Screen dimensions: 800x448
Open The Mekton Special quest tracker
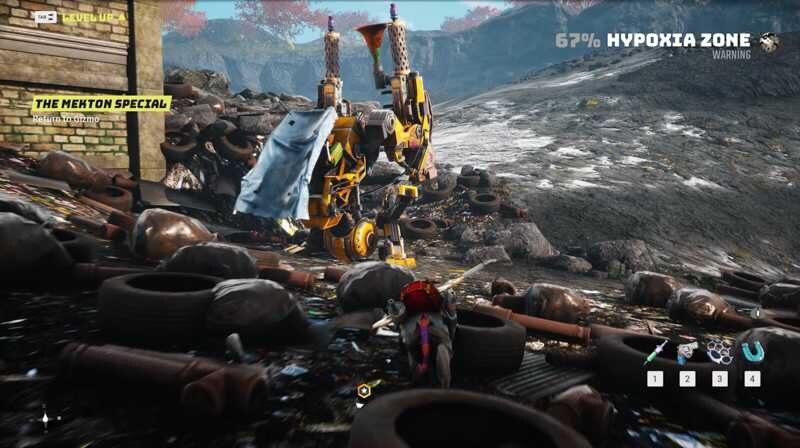[101, 103]
